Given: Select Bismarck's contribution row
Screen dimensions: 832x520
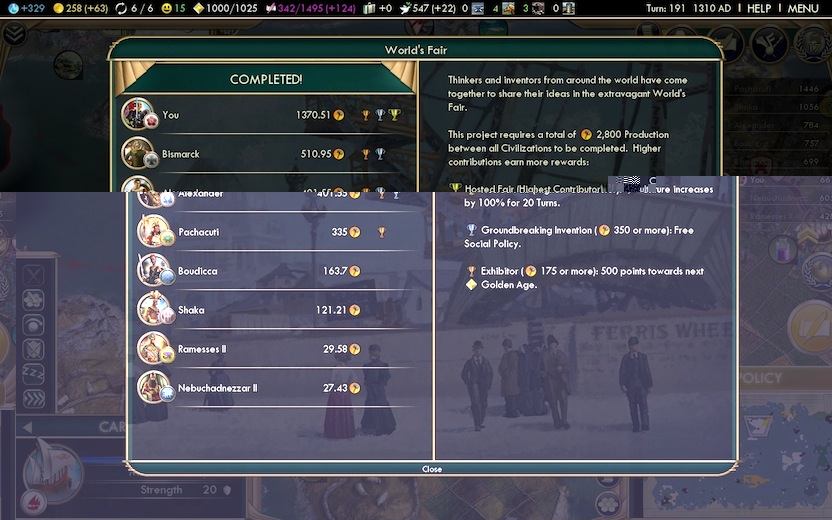Looking at the screenshot, I should click(x=266, y=154).
